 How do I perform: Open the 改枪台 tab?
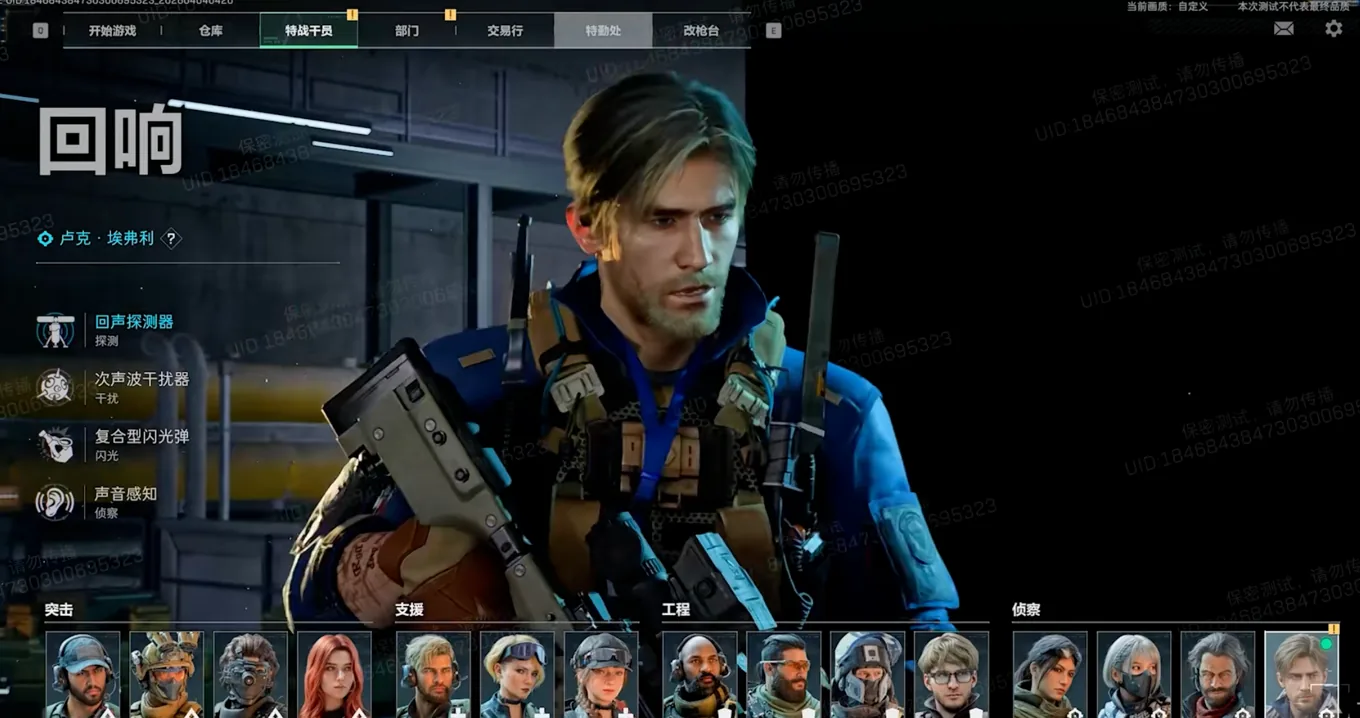pyautogui.click(x=701, y=31)
